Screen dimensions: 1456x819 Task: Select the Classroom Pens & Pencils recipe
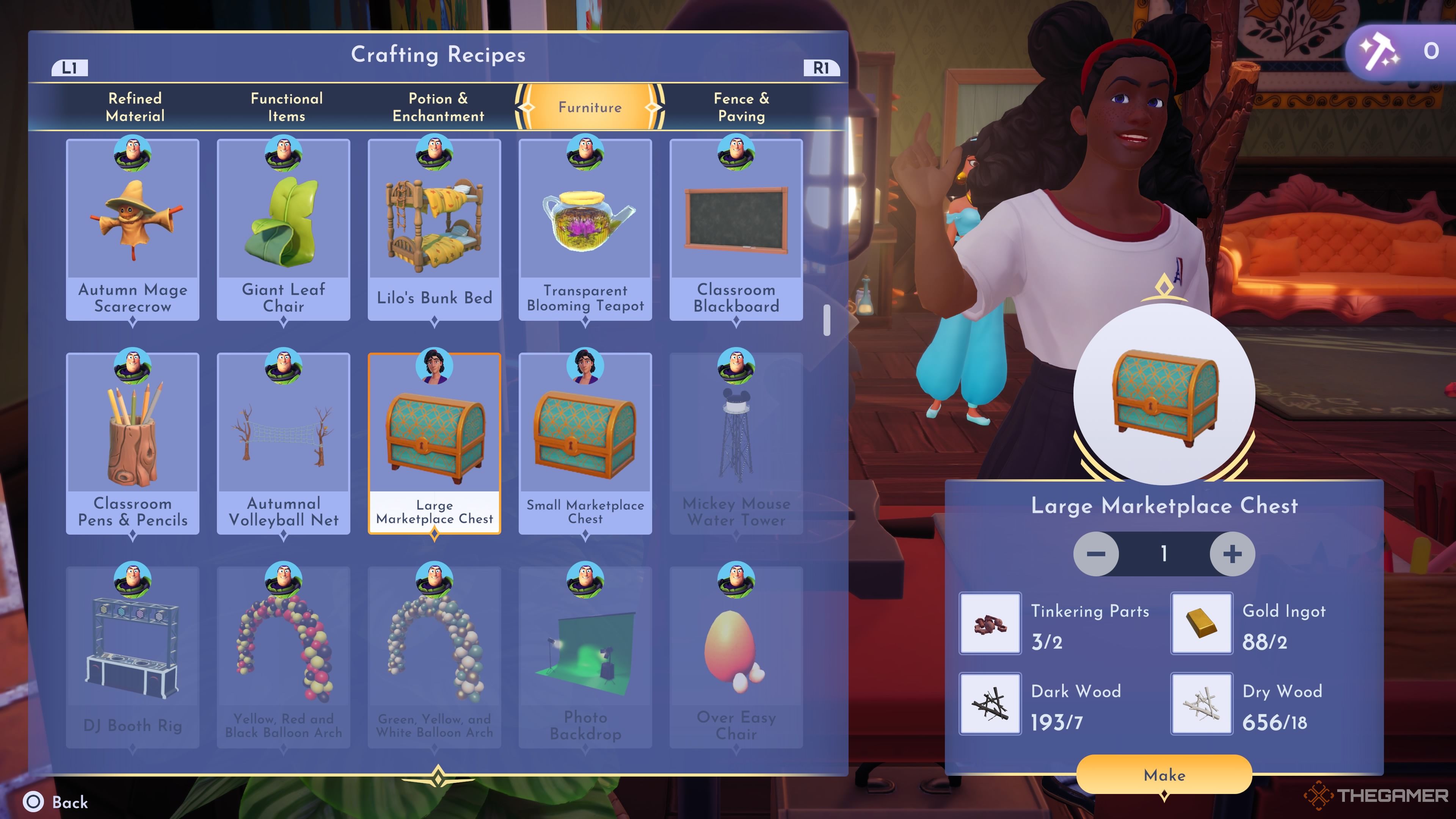pos(133,442)
